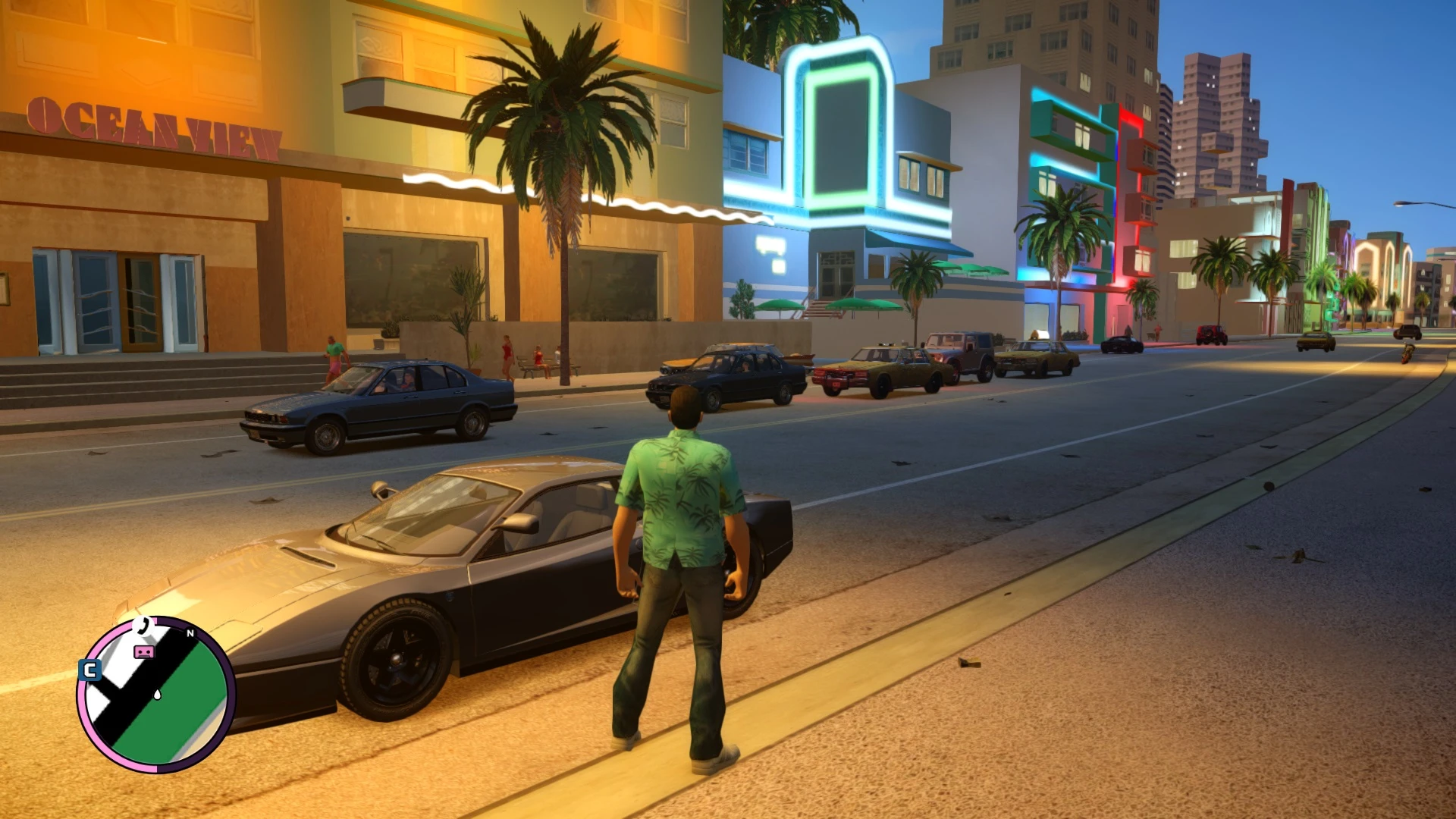Click the blue C blip on the minimap
The width and height of the screenshot is (1456, 819).
pyautogui.click(x=89, y=670)
